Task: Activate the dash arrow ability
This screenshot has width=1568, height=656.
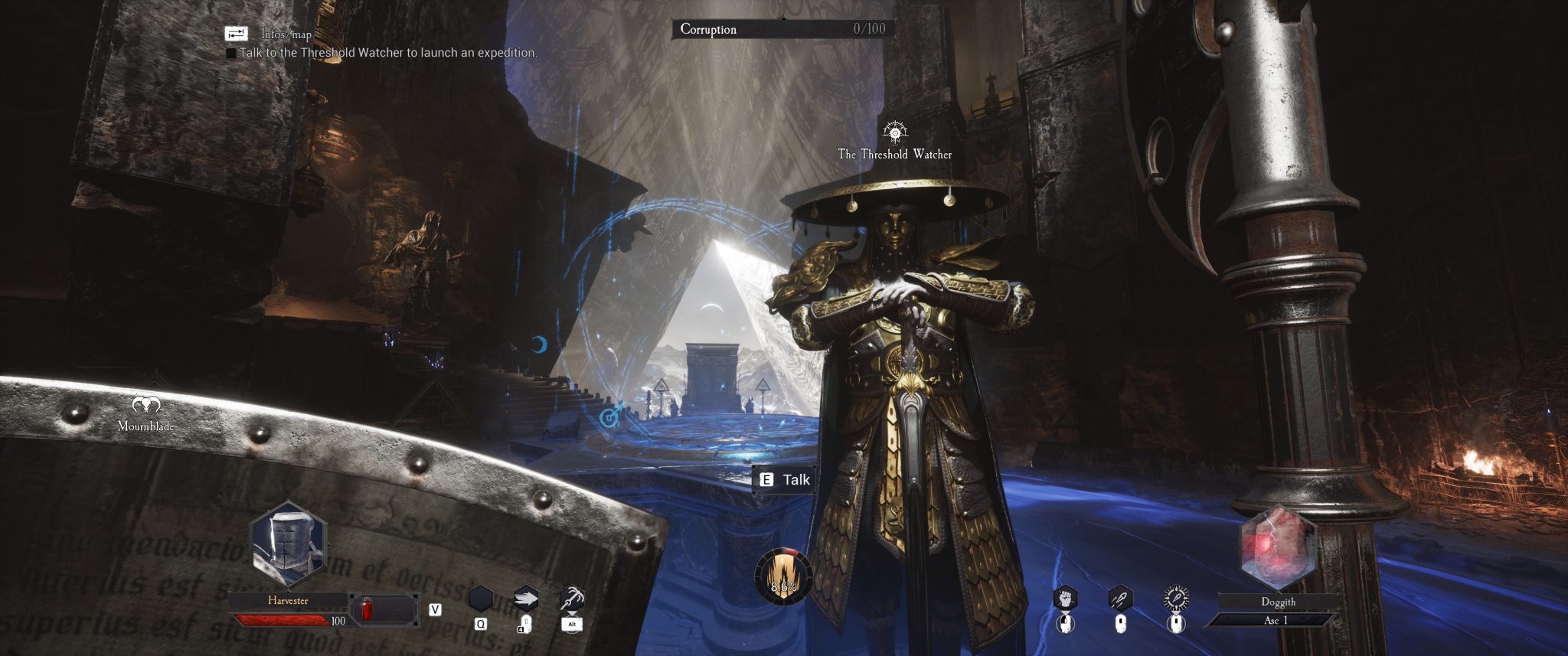Action: coord(526,599)
